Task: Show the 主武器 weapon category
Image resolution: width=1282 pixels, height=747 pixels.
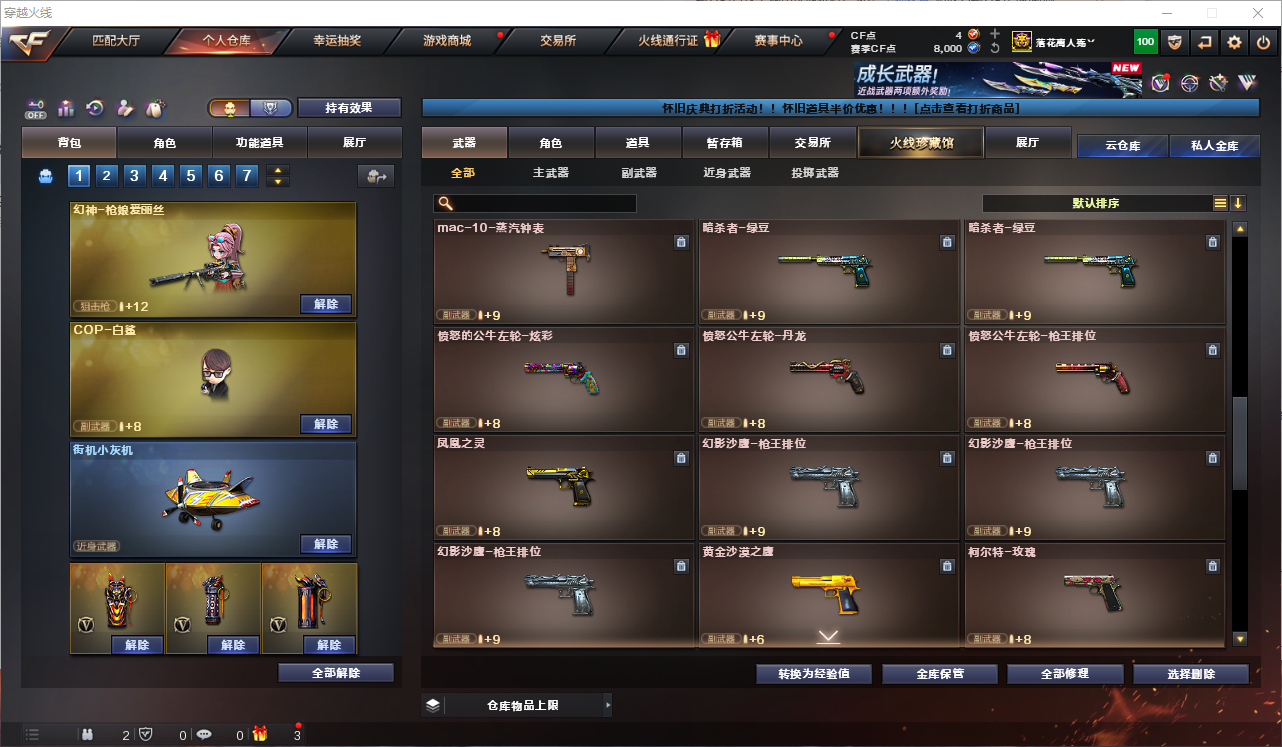Action: pyautogui.click(x=550, y=173)
